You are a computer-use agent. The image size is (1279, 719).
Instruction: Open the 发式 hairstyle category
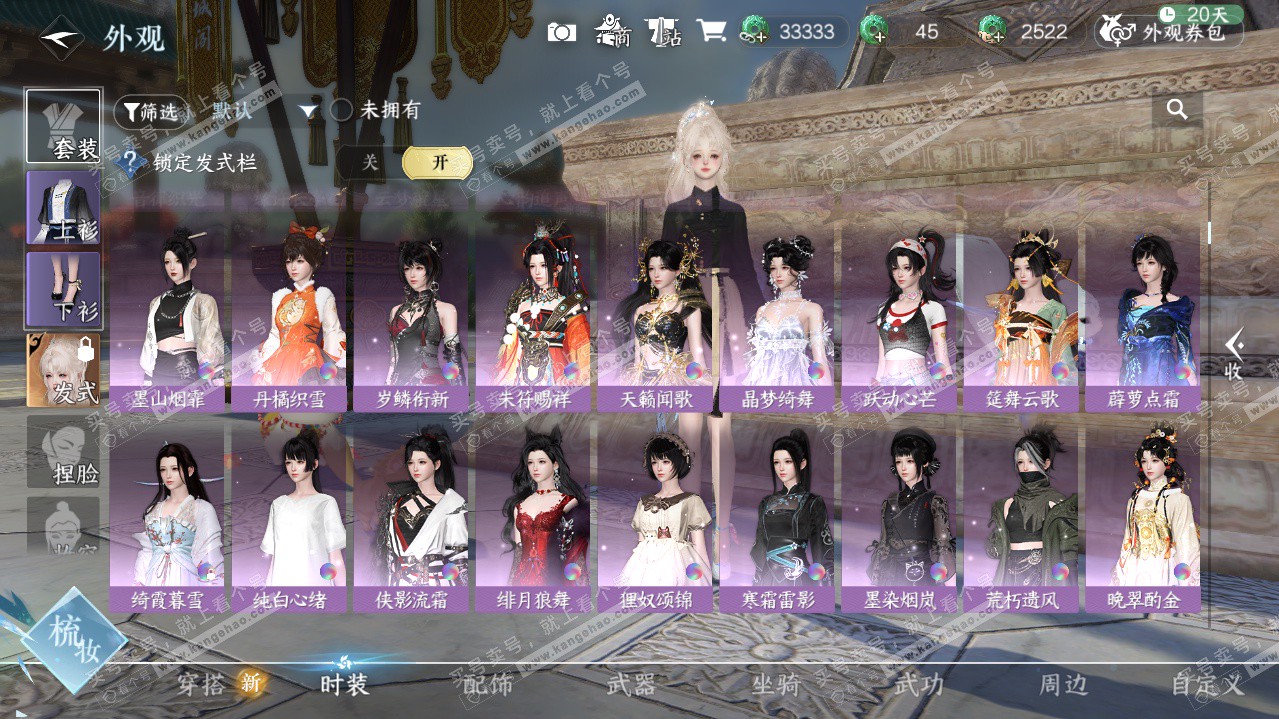point(63,370)
